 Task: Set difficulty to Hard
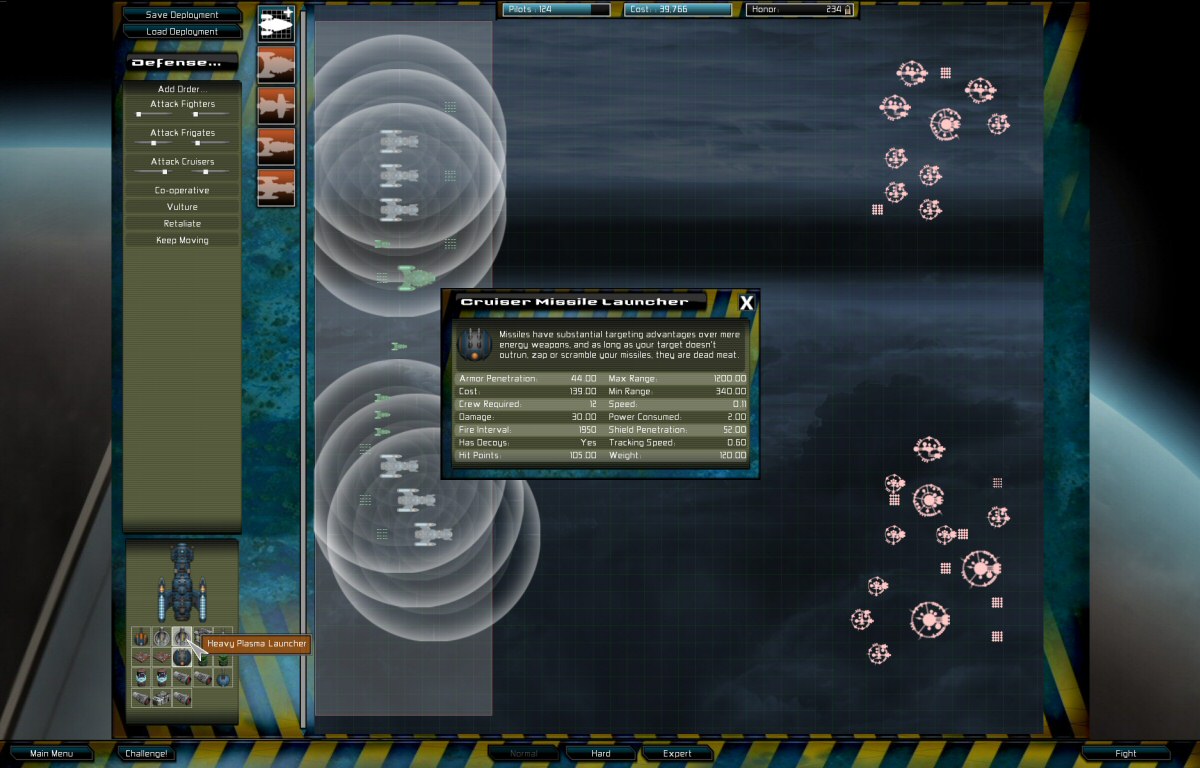coord(601,753)
